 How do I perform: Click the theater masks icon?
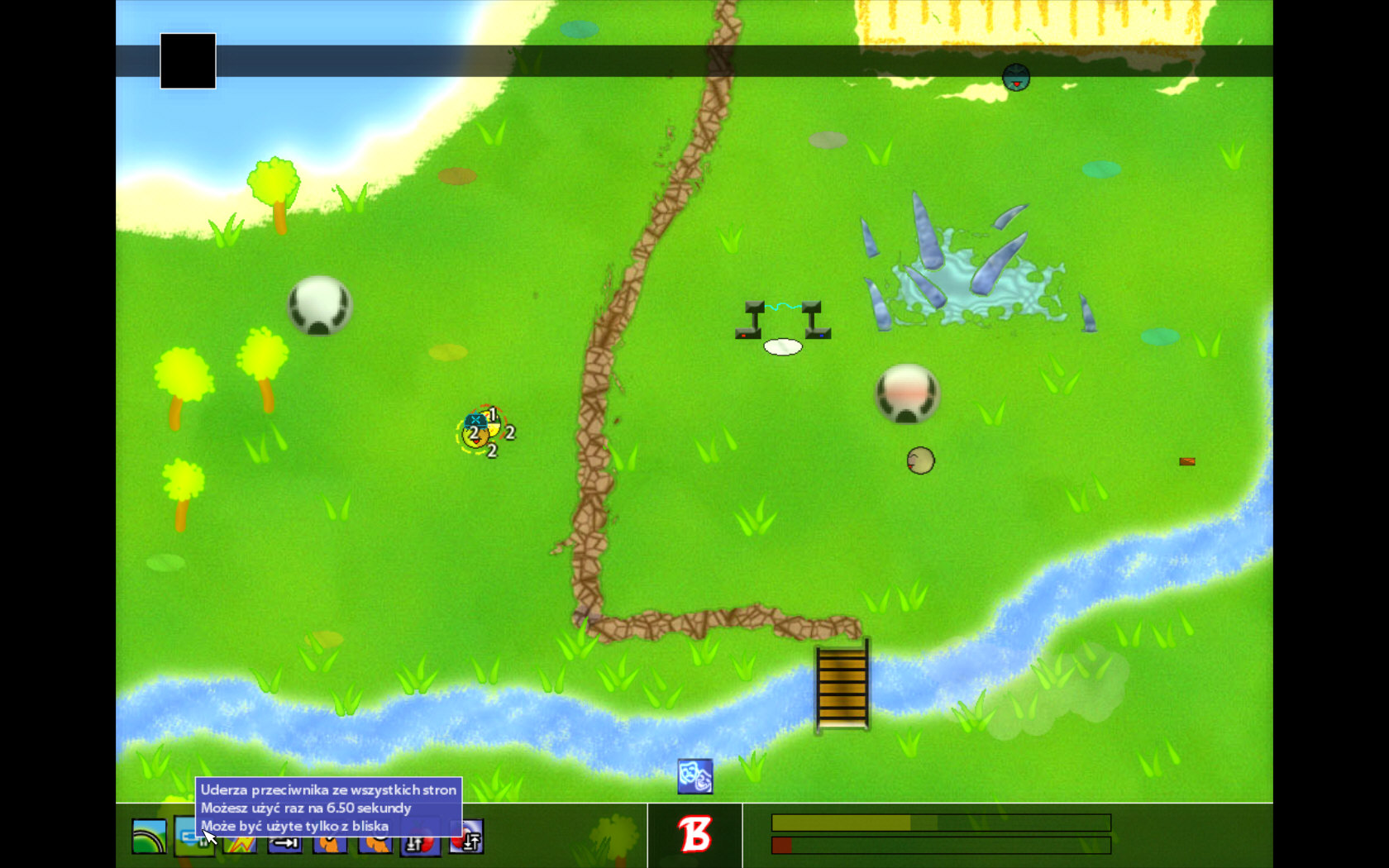694,776
